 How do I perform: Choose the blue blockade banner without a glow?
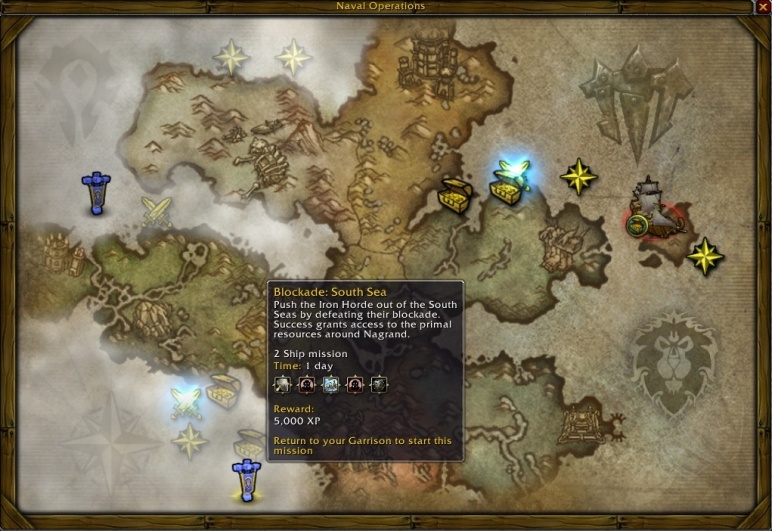coord(96,193)
